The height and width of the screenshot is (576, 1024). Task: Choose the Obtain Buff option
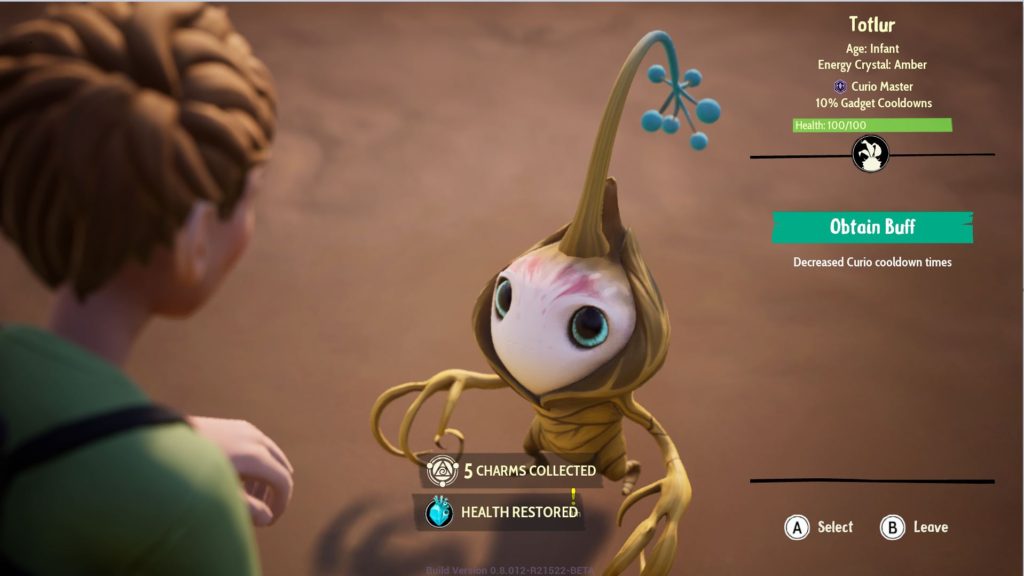coord(871,227)
